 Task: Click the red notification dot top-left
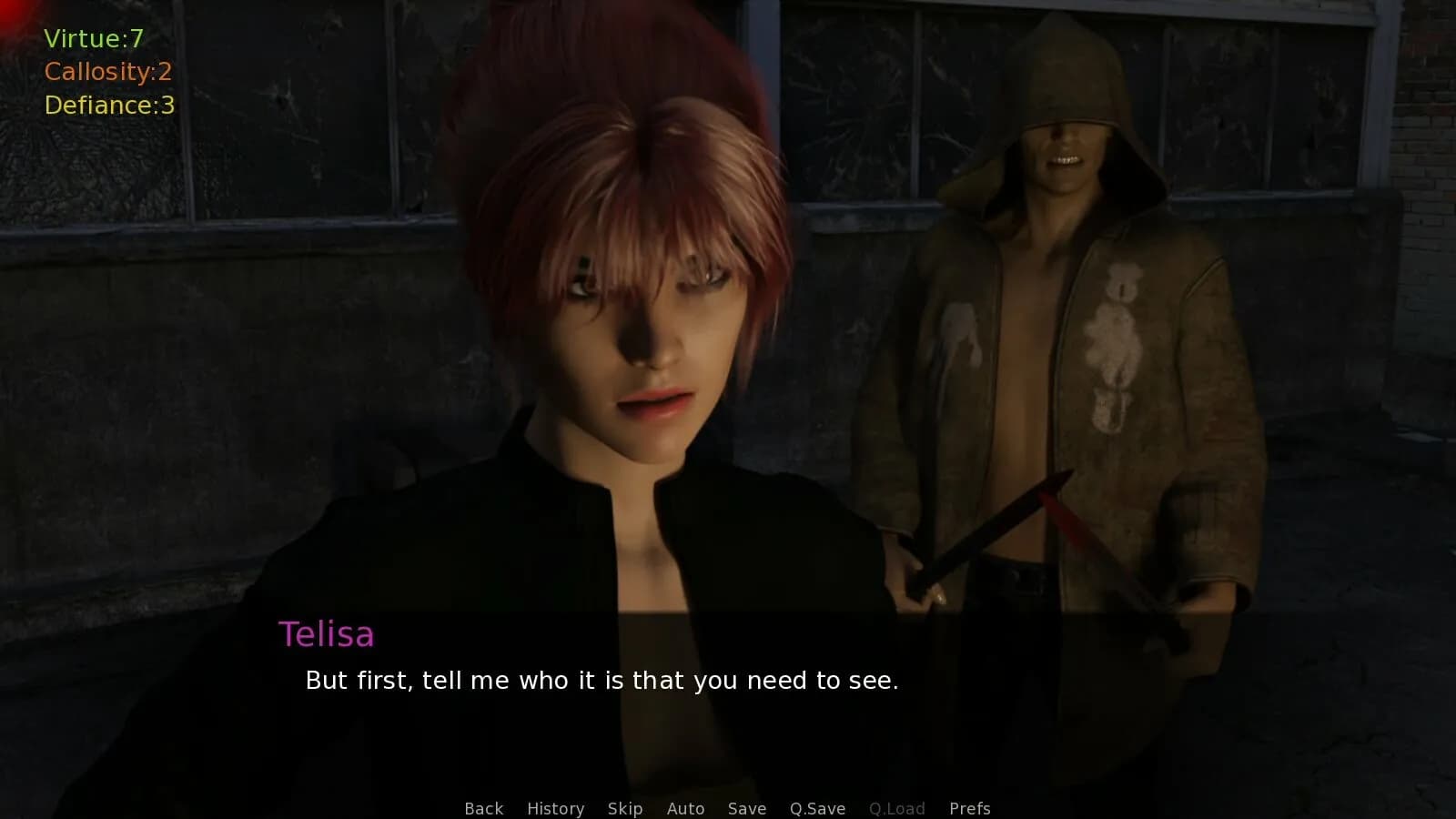click(9, 11)
